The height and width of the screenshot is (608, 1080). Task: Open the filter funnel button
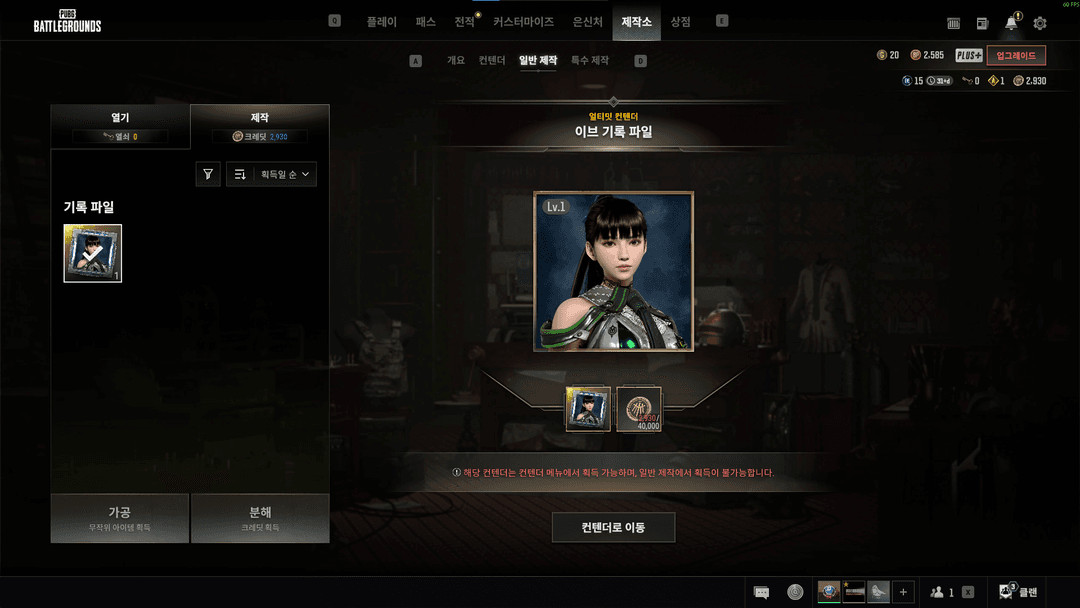[x=208, y=174]
